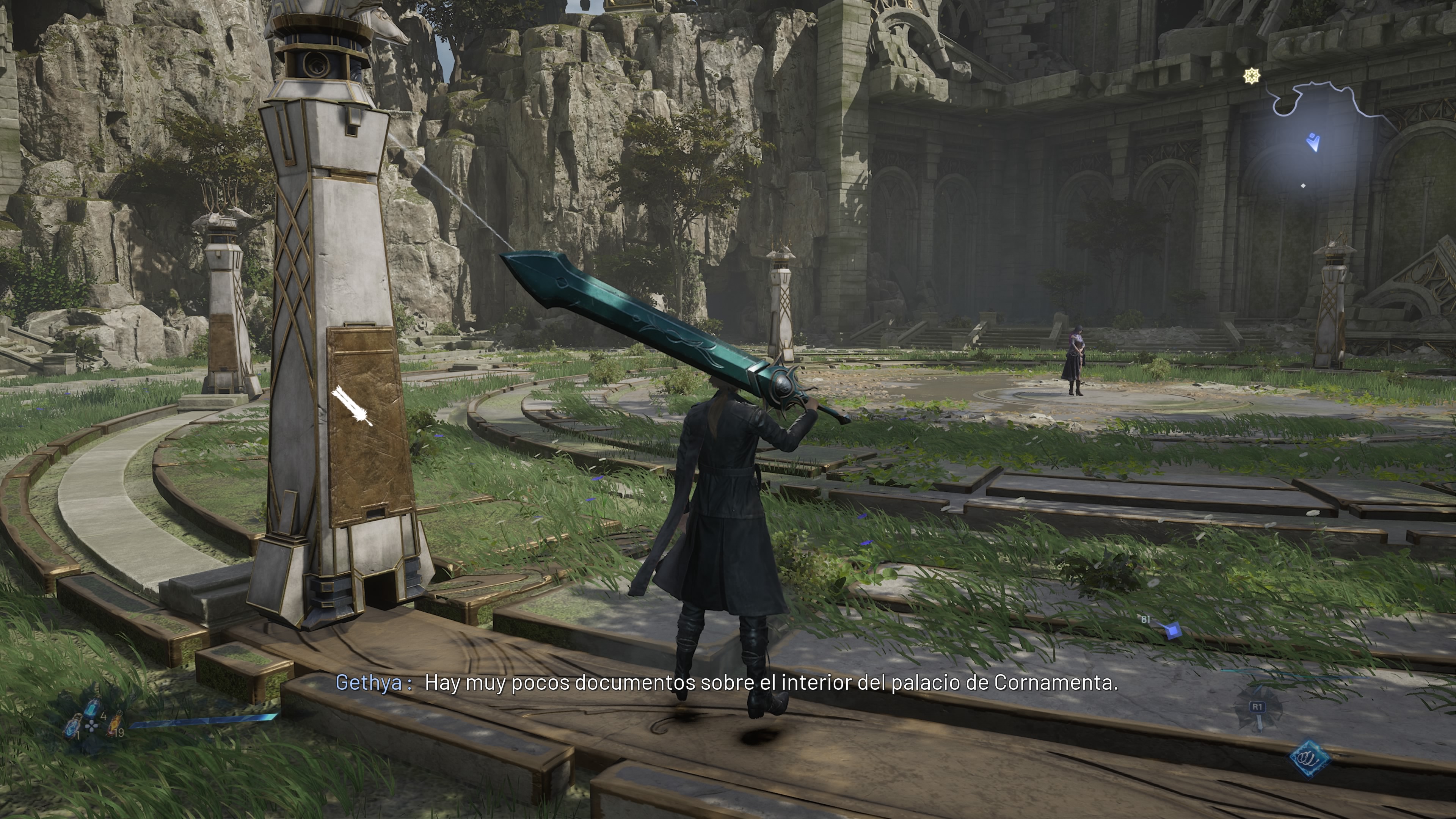Activate the blue diamond swirl skill icon
The image size is (1456, 819).
[1310, 758]
